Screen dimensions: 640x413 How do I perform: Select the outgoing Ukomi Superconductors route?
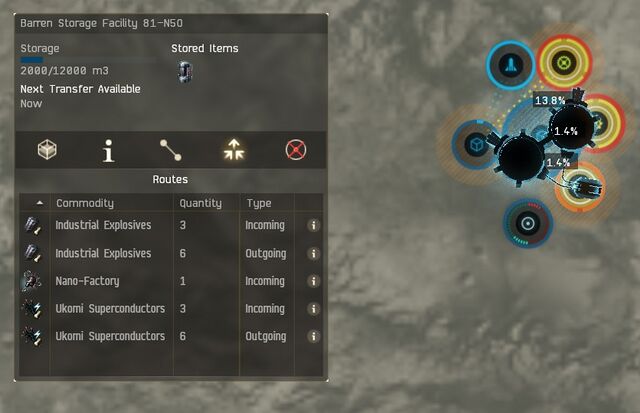pyautogui.click(x=109, y=337)
